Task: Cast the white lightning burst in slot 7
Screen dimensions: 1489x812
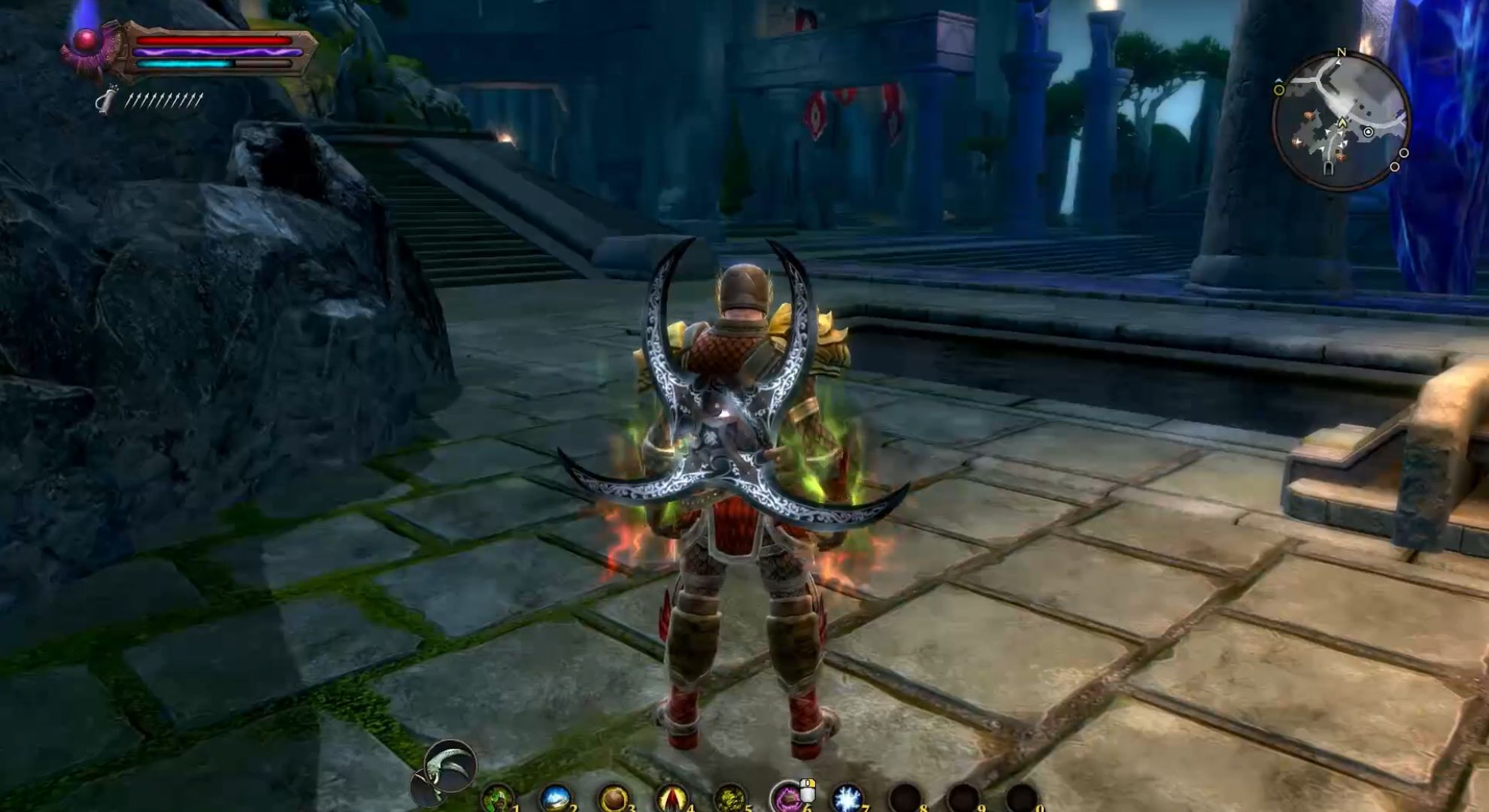Action: pyautogui.click(x=847, y=798)
